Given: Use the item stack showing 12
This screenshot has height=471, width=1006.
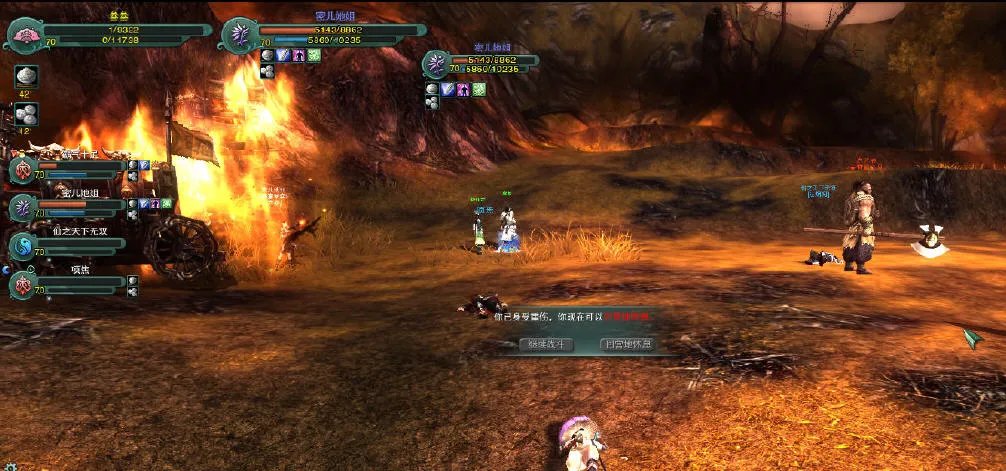Looking at the screenshot, I should 26,114.
